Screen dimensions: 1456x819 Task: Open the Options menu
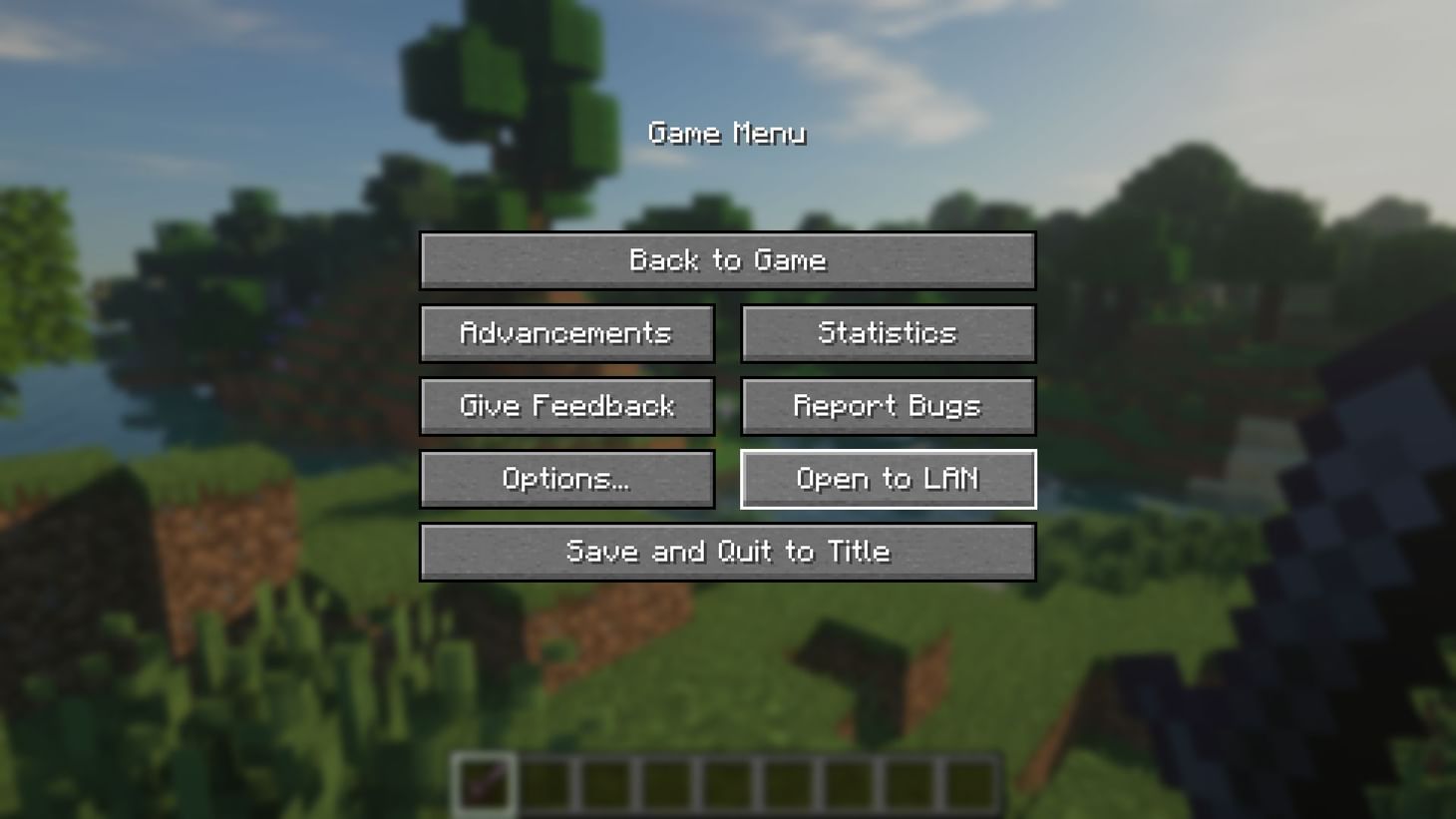(566, 479)
